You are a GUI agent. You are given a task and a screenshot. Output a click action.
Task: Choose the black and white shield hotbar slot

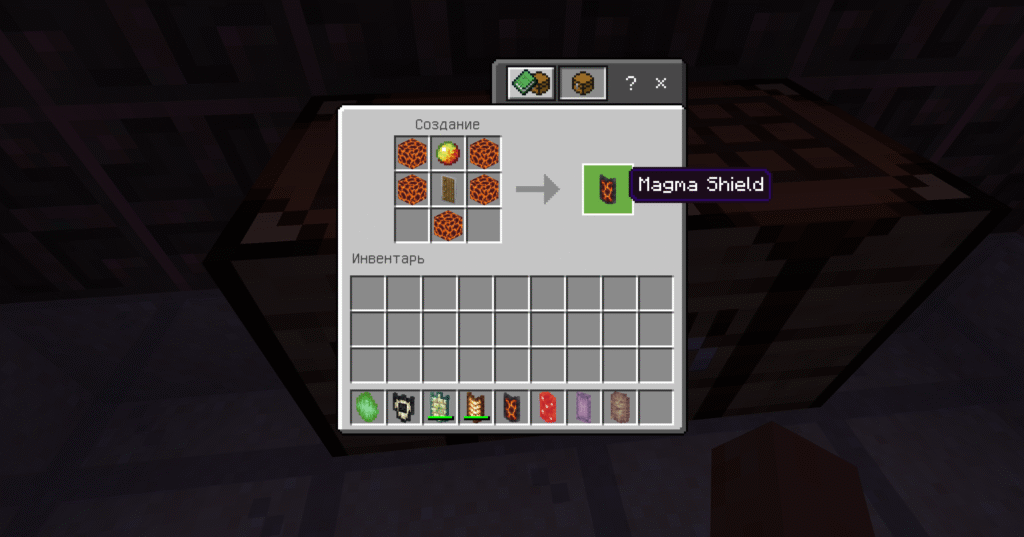point(404,407)
